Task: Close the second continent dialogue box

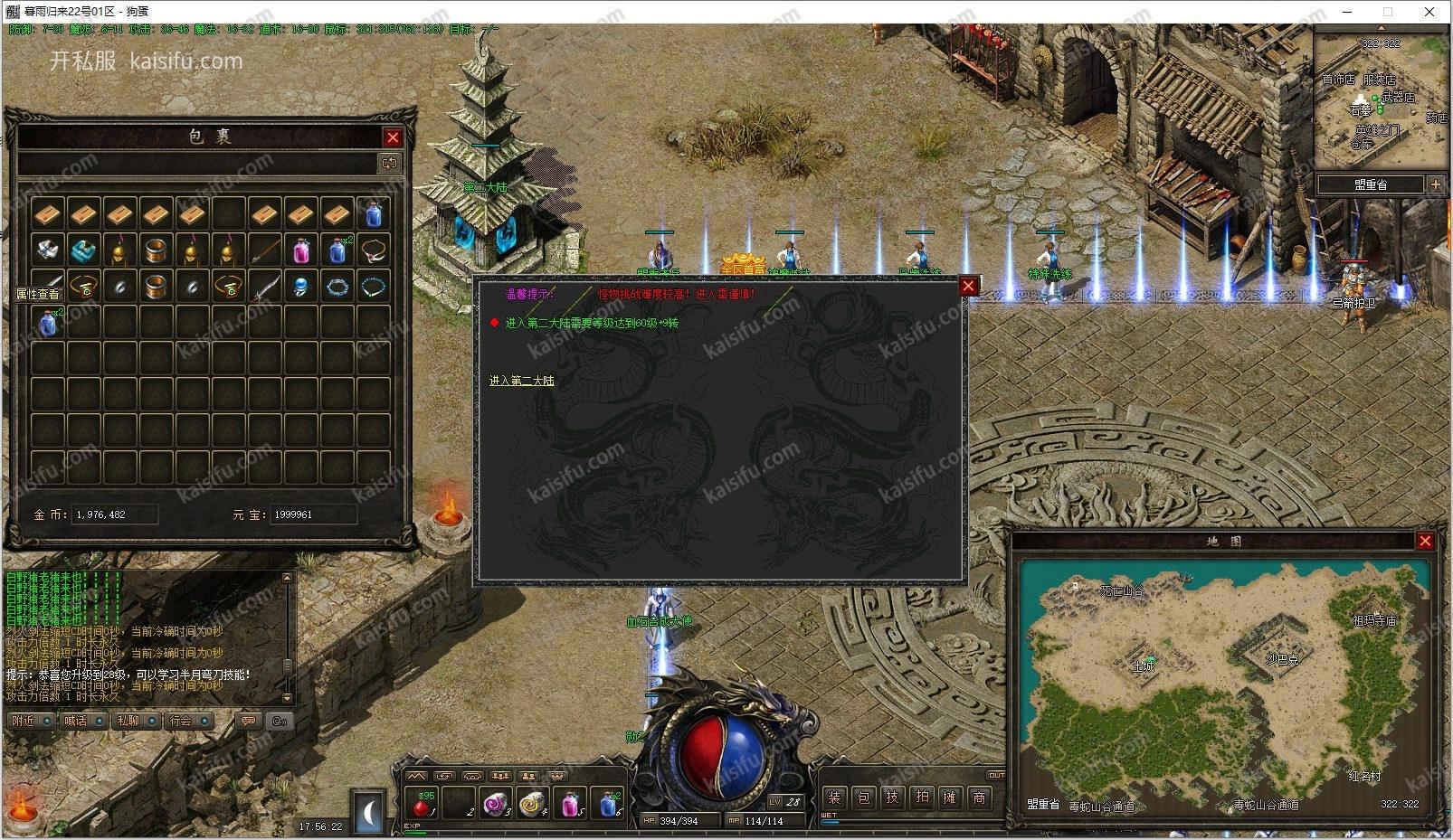Action: [x=968, y=287]
